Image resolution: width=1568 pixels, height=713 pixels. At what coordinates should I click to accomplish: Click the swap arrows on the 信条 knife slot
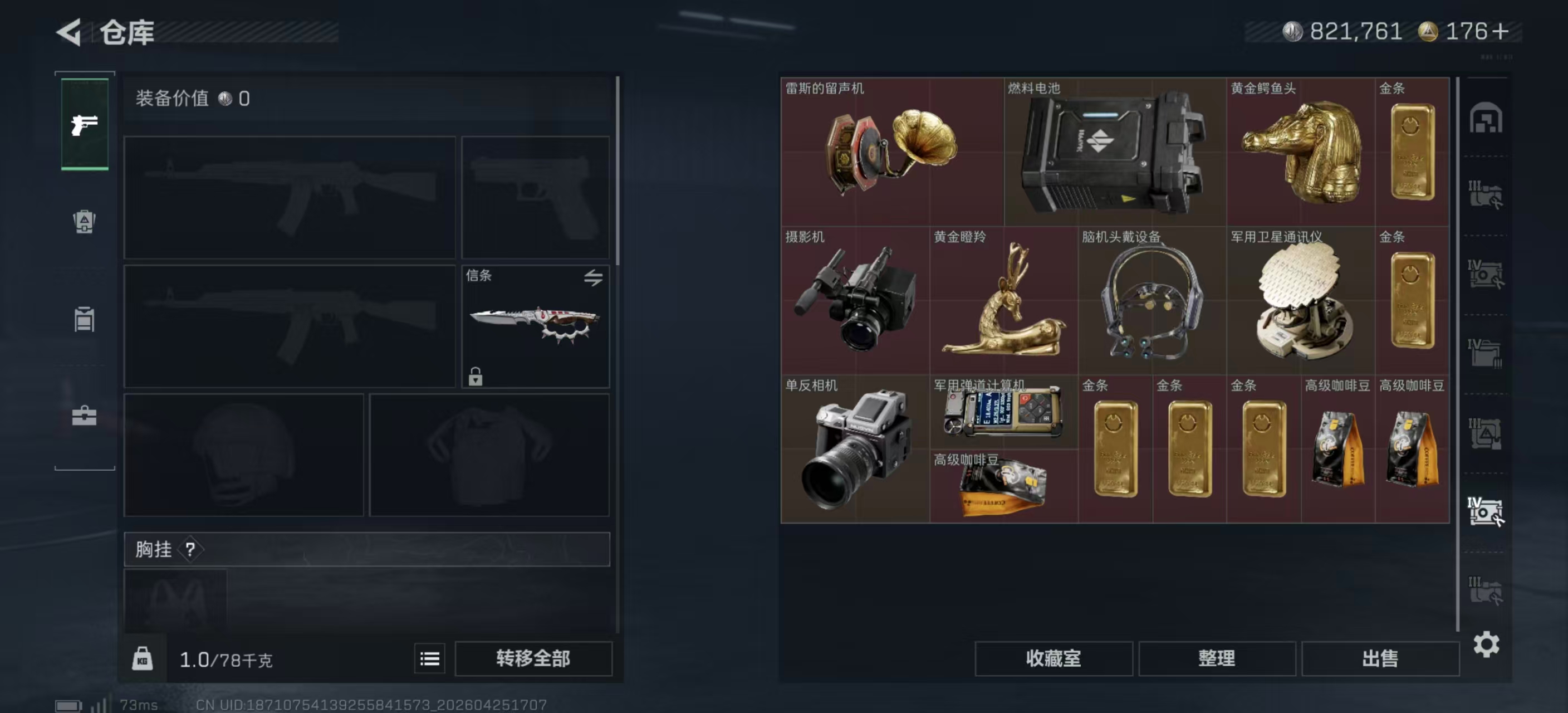click(x=594, y=277)
